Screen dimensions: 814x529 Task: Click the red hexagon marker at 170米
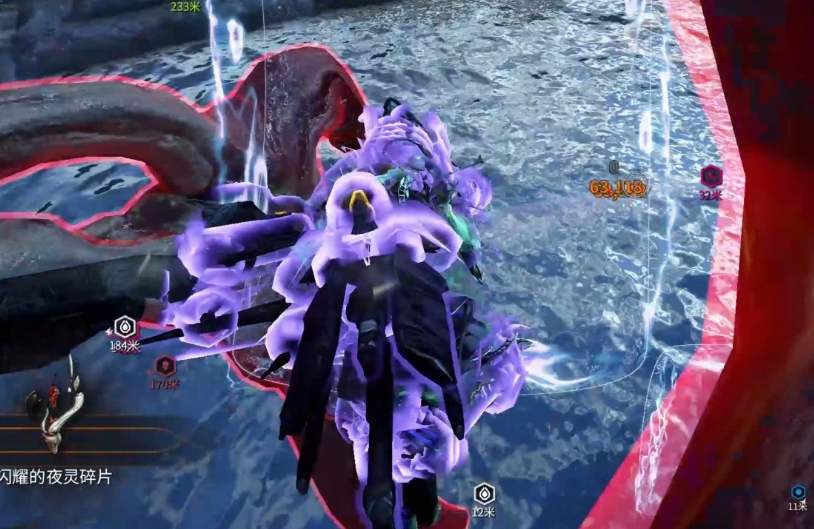click(165, 365)
